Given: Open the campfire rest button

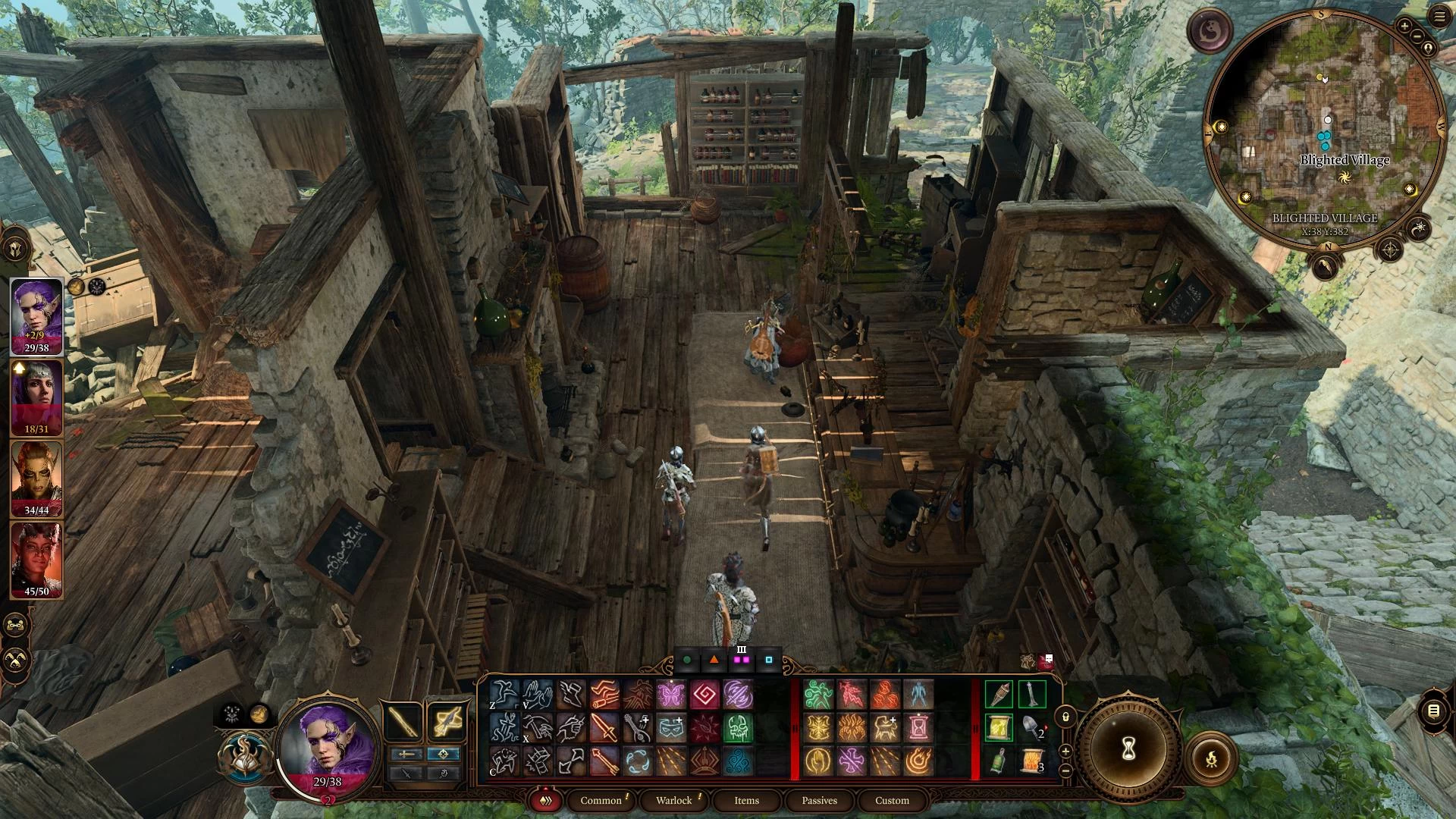Looking at the screenshot, I should (x=1211, y=758).
